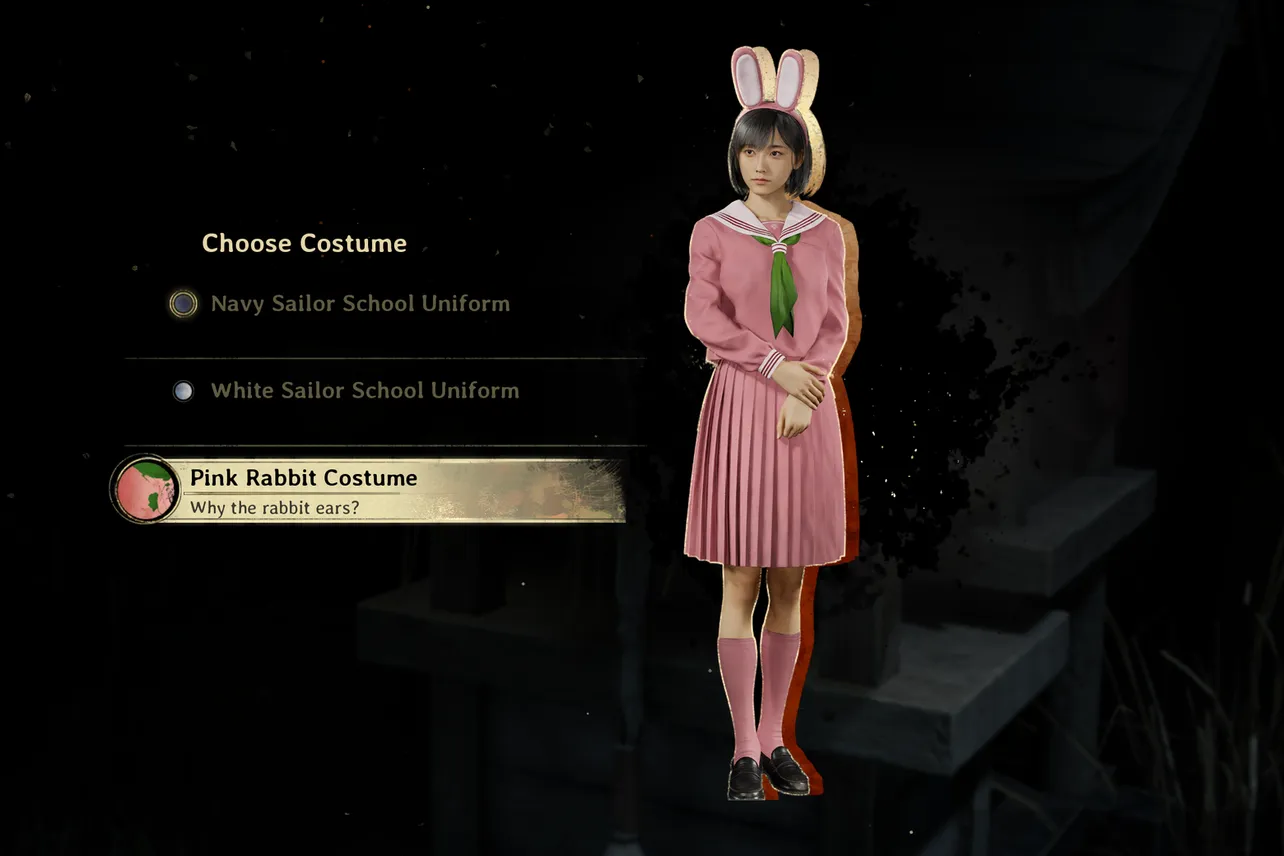Select the Pink Rabbit Costume menu entry
This screenshot has width=1284, height=856.
click(300, 478)
